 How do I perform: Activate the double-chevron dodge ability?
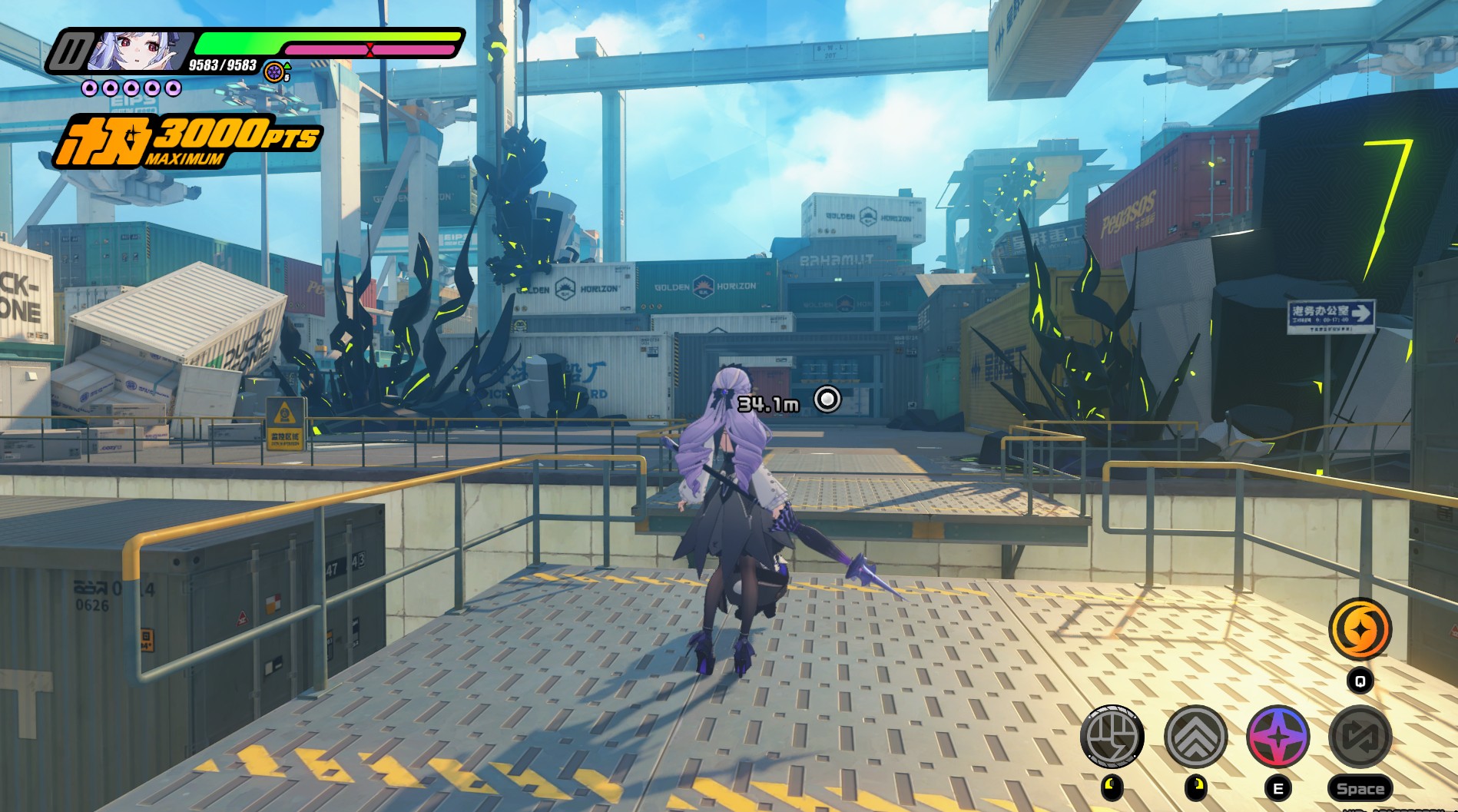click(x=1195, y=737)
